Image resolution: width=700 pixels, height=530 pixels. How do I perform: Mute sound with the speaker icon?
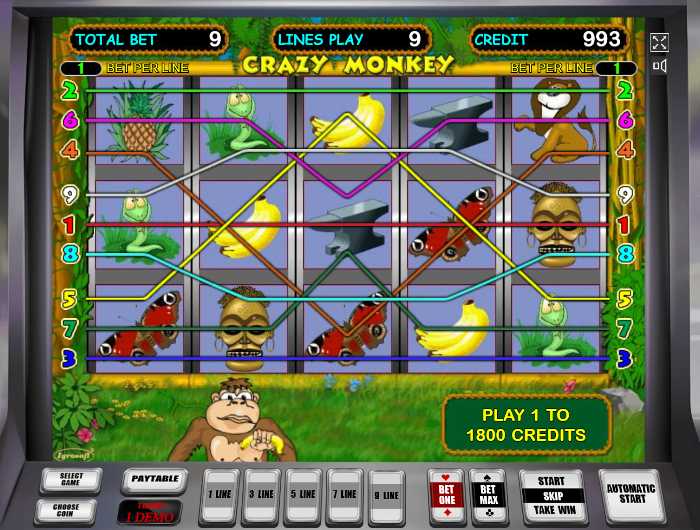point(659,66)
